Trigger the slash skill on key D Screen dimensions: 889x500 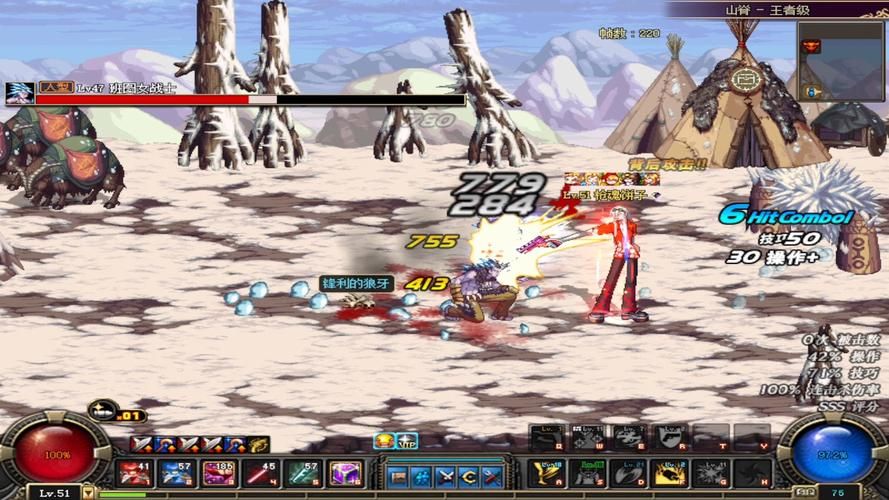[628, 472]
